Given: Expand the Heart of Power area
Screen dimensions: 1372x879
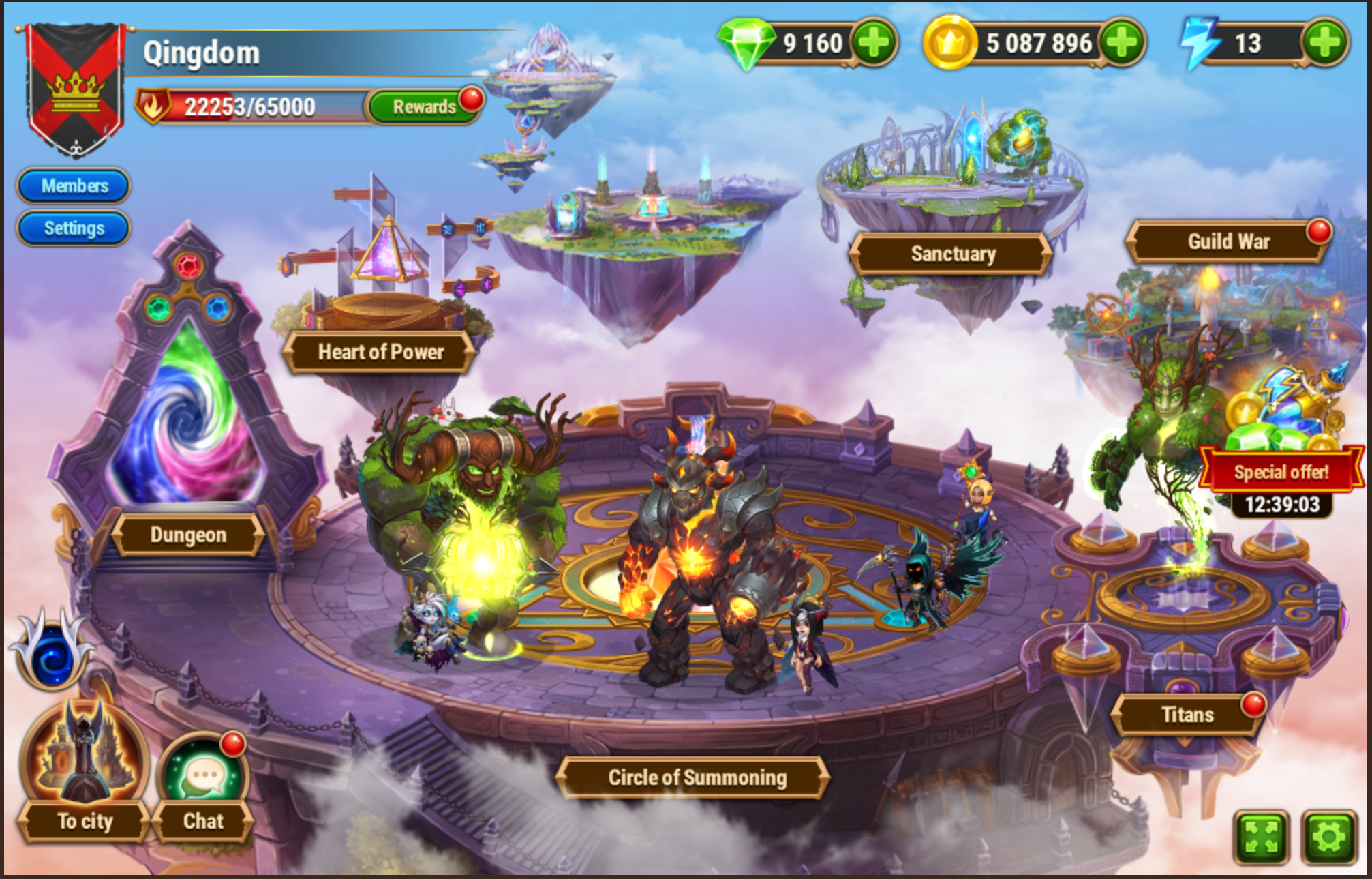Looking at the screenshot, I should [x=380, y=352].
